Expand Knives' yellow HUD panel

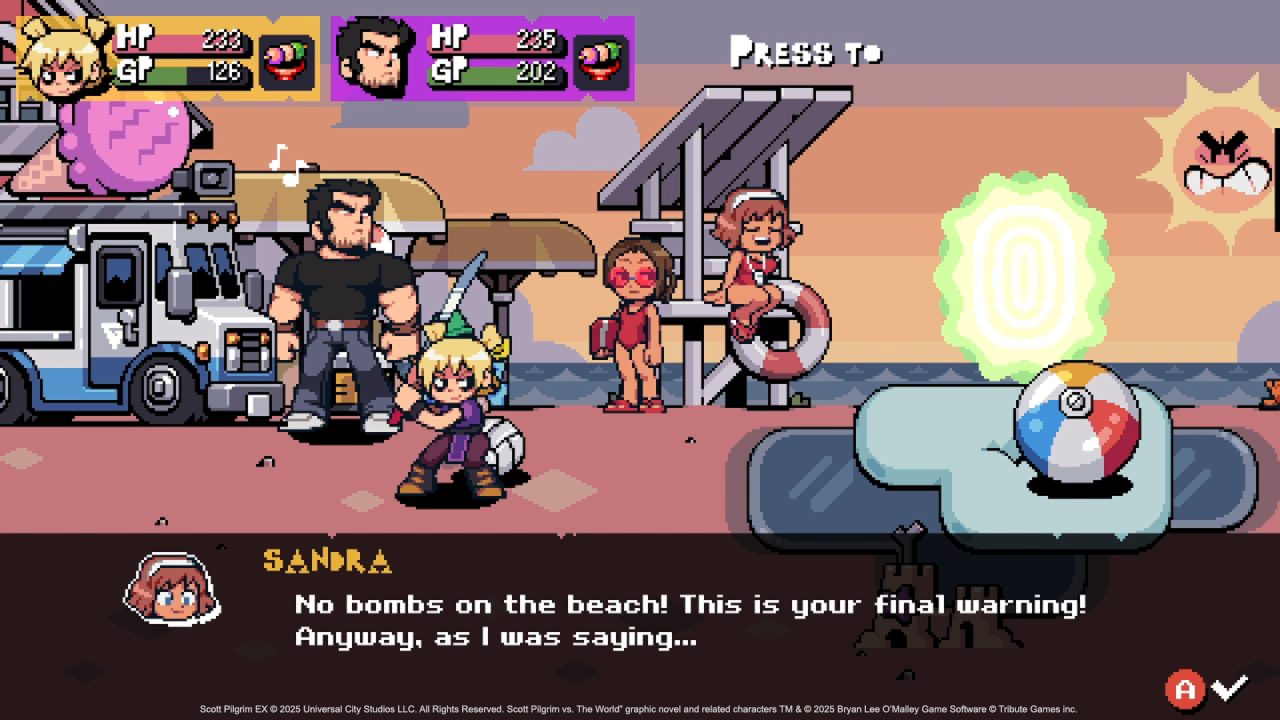coord(165,55)
